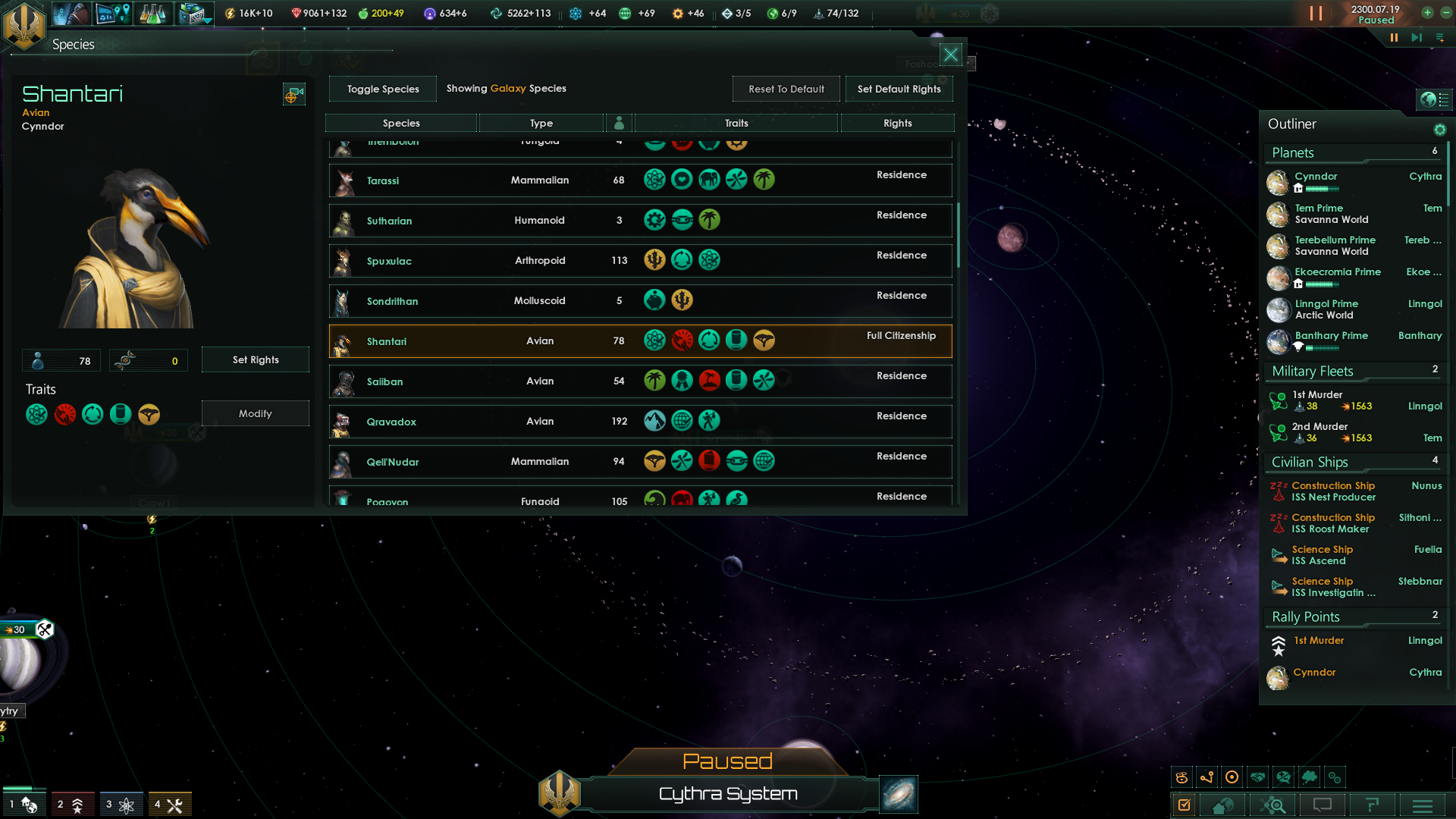This screenshot has width=1456, height=819.
Task: Click Set Default Rights button
Action: click(899, 89)
